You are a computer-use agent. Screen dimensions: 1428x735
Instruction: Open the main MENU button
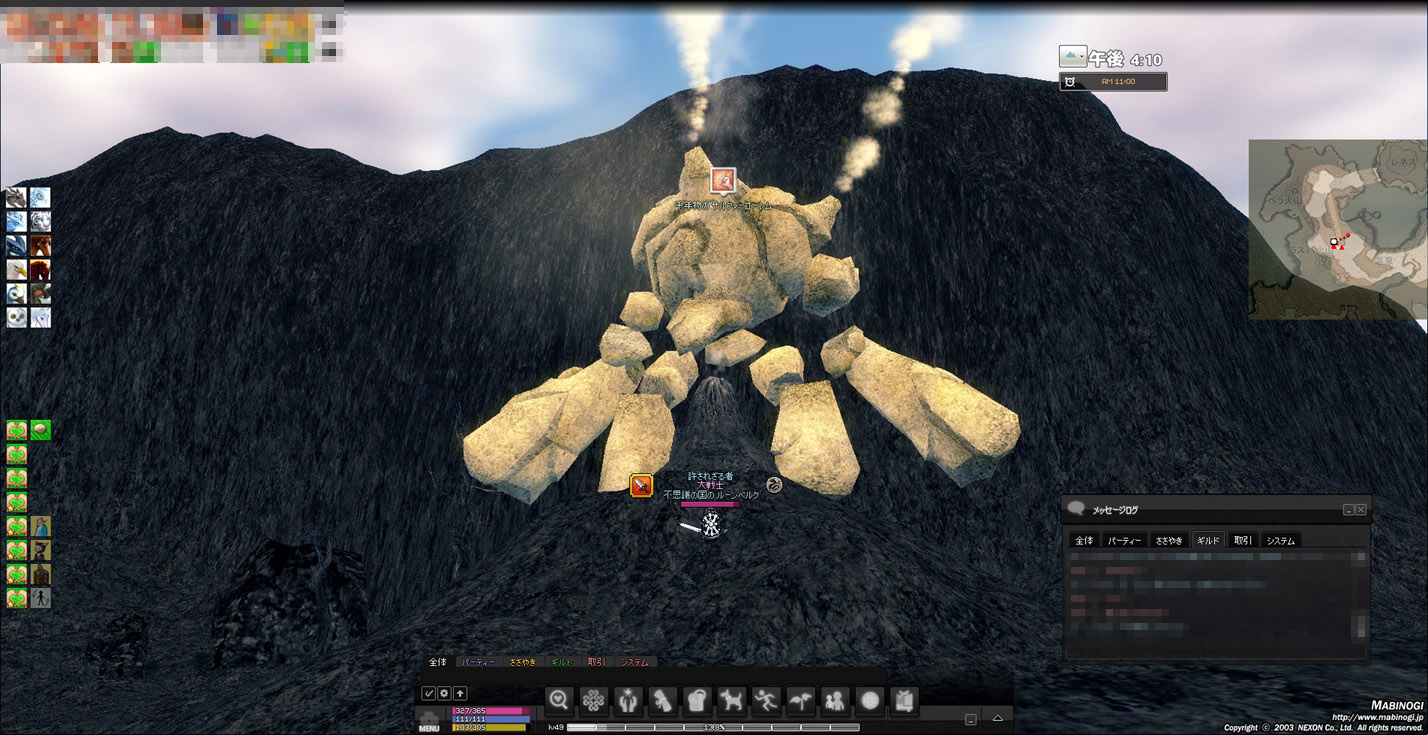(x=429, y=721)
